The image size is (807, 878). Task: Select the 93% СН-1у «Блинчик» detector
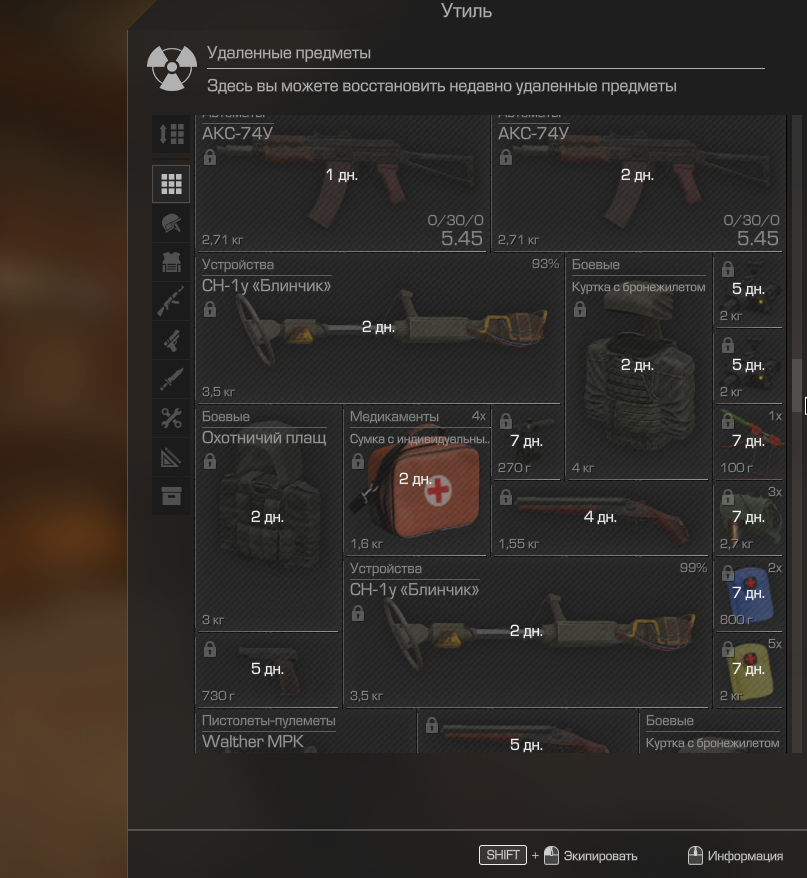click(x=378, y=328)
